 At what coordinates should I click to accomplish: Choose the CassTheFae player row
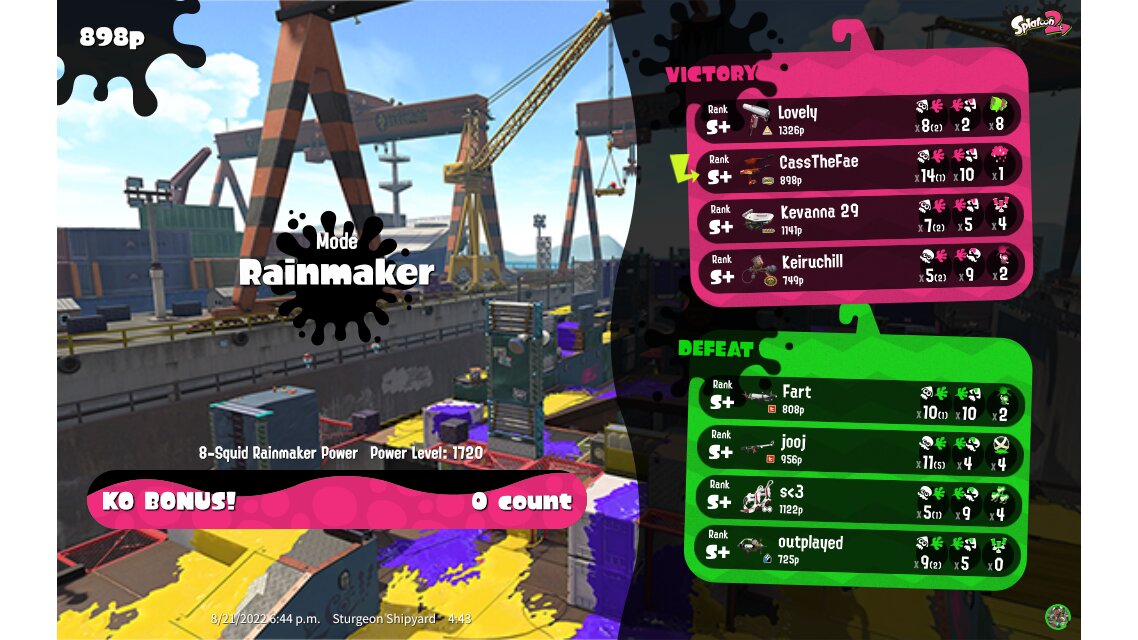pyautogui.click(x=860, y=168)
